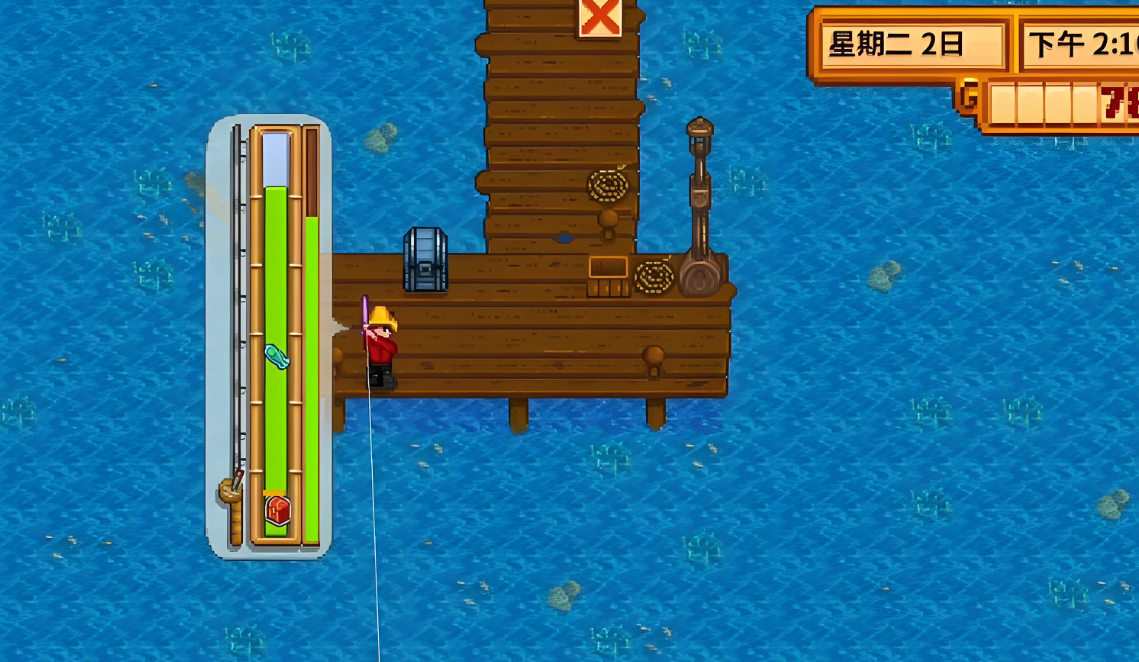The height and width of the screenshot is (662, 1139).
Task: Select the treasure chest in the fishing bar
Action: (277, 510)
